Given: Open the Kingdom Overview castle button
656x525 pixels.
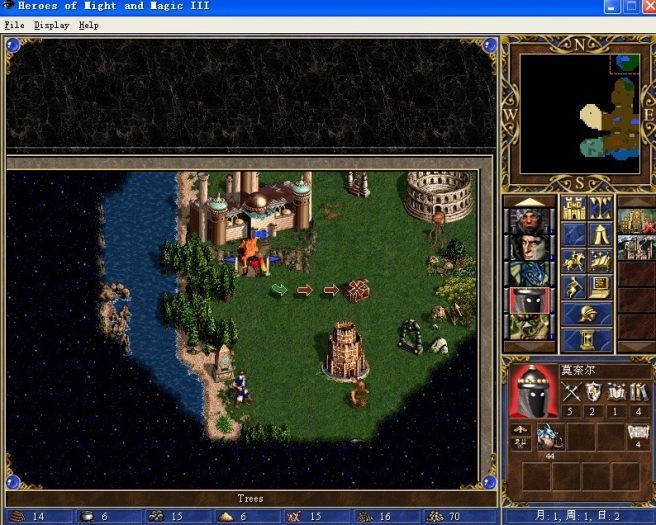Looking at the screenshot, I should (573, 208).
